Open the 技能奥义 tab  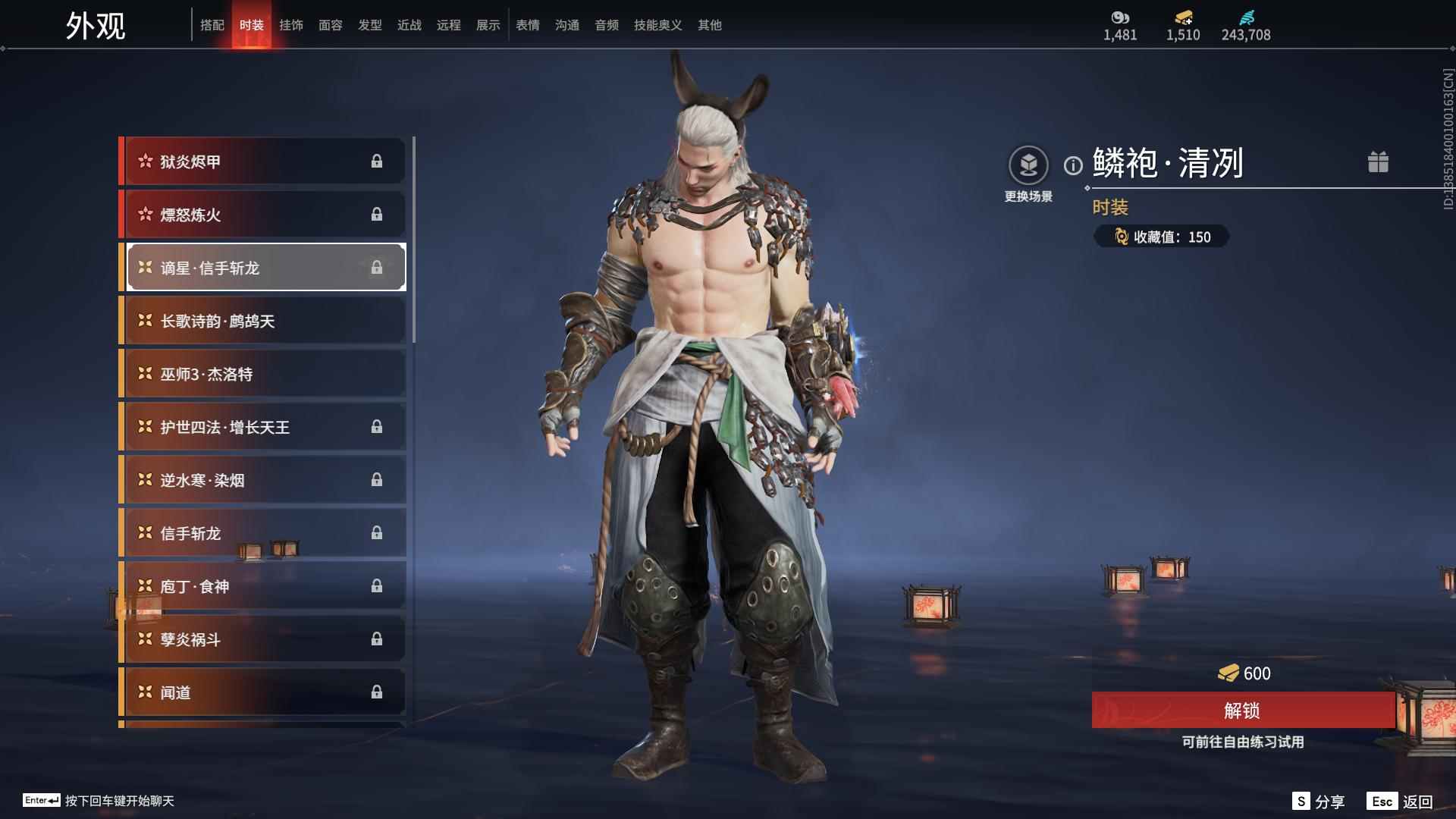(x=657, y=25)
